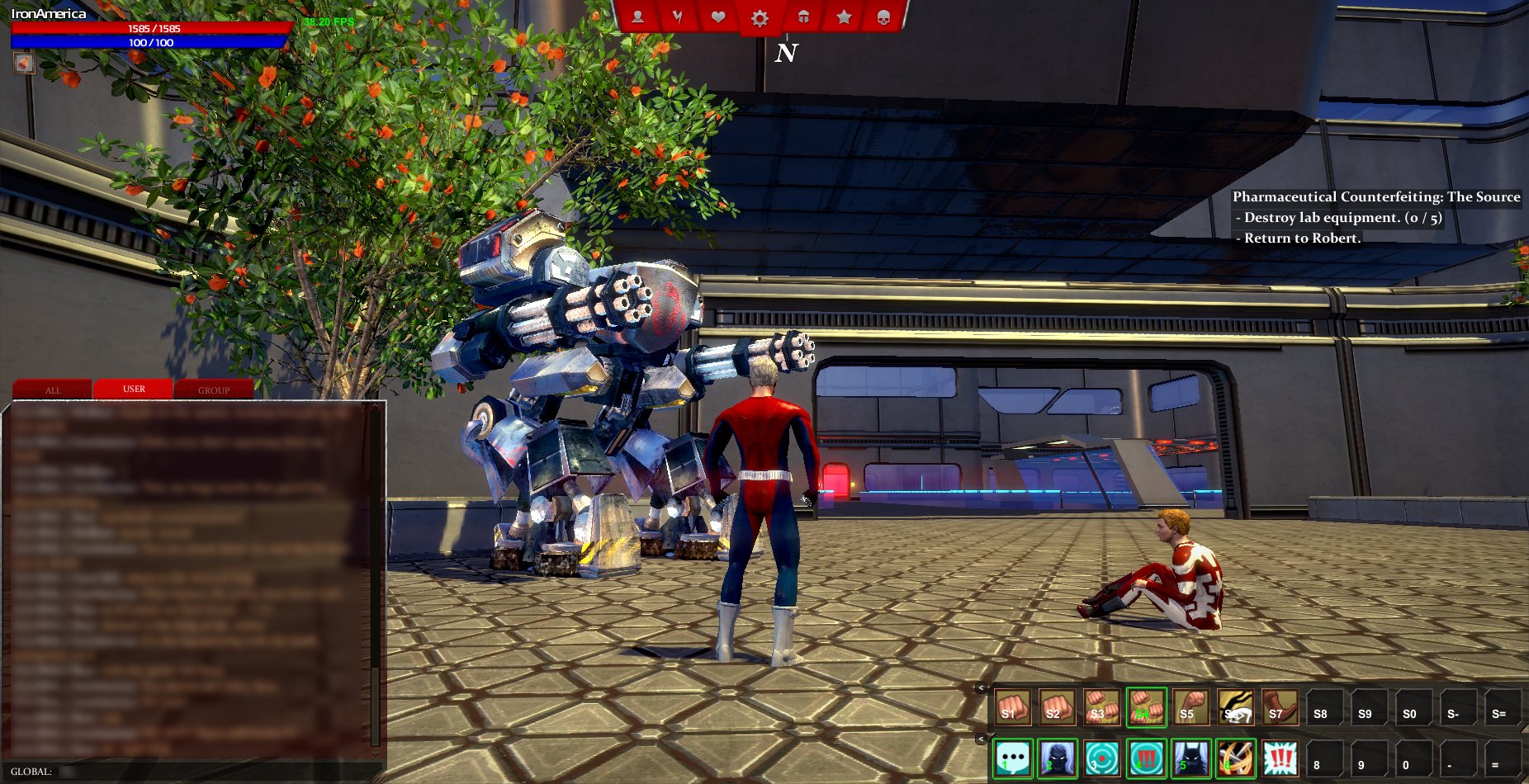Open the powers menu via lightning bolt icon
The width and height of the screenshot is (1529, 784).
click(x=677, y=17)
